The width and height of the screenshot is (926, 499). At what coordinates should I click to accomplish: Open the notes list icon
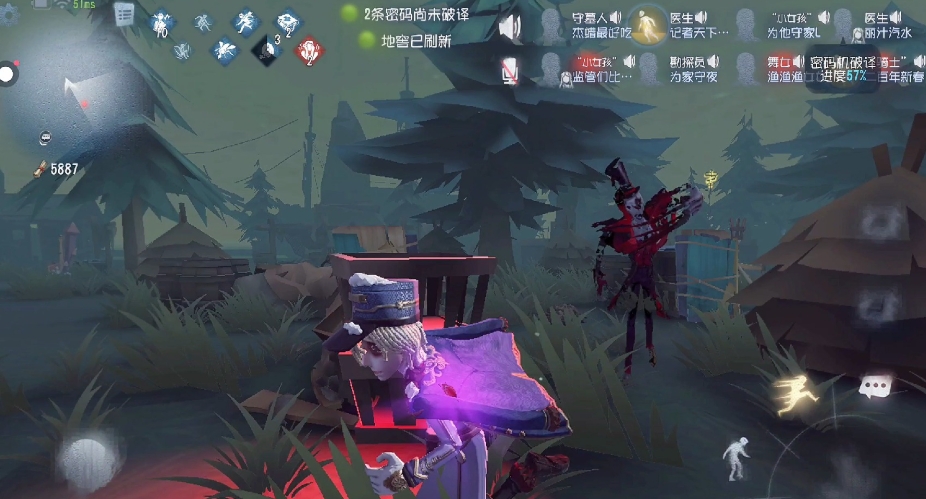click(125, 14)
